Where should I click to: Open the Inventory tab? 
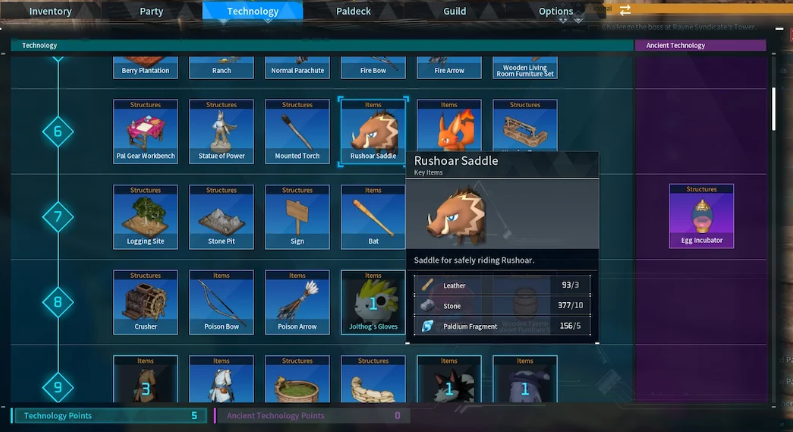50,11
